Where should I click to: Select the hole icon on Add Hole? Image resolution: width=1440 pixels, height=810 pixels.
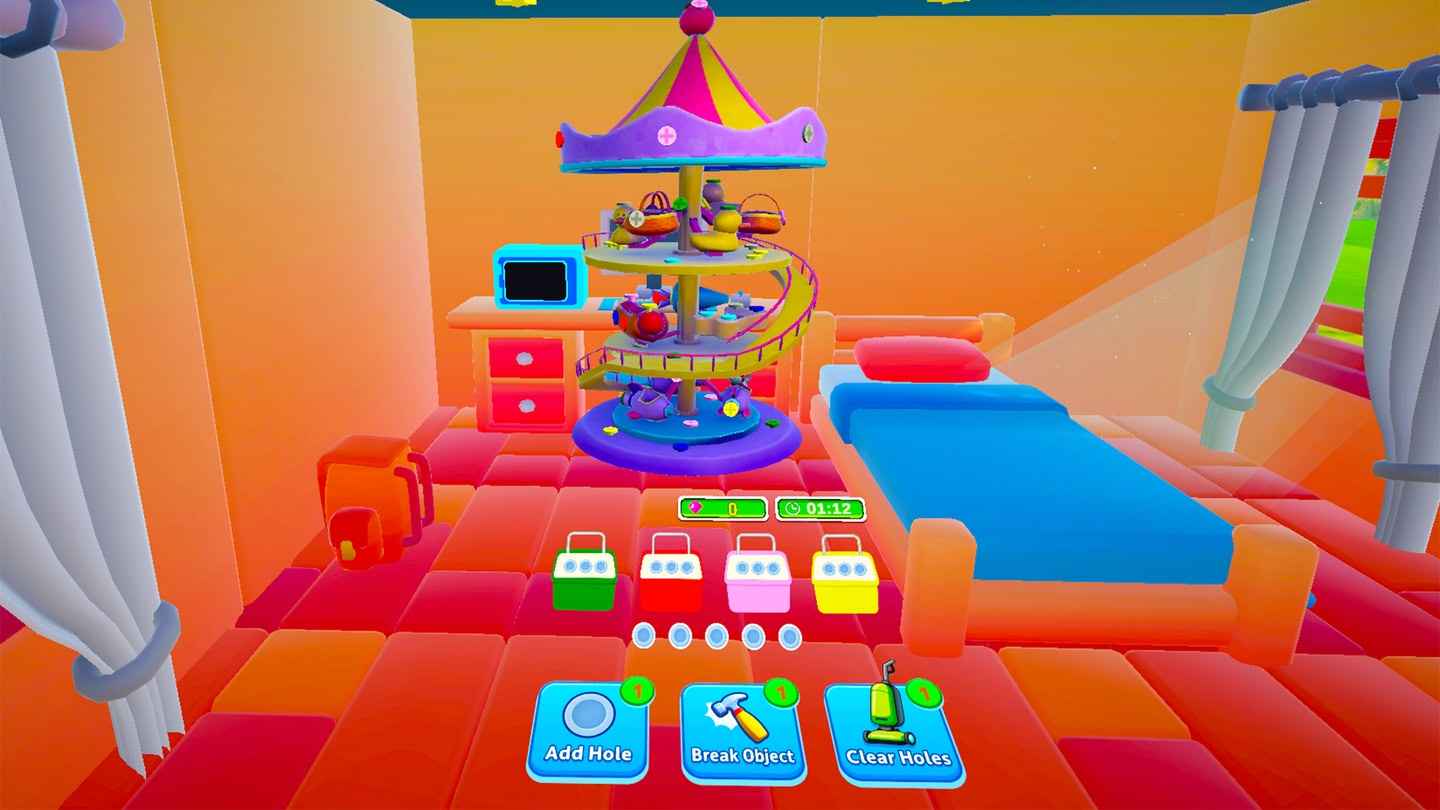(x=585, y=716)
